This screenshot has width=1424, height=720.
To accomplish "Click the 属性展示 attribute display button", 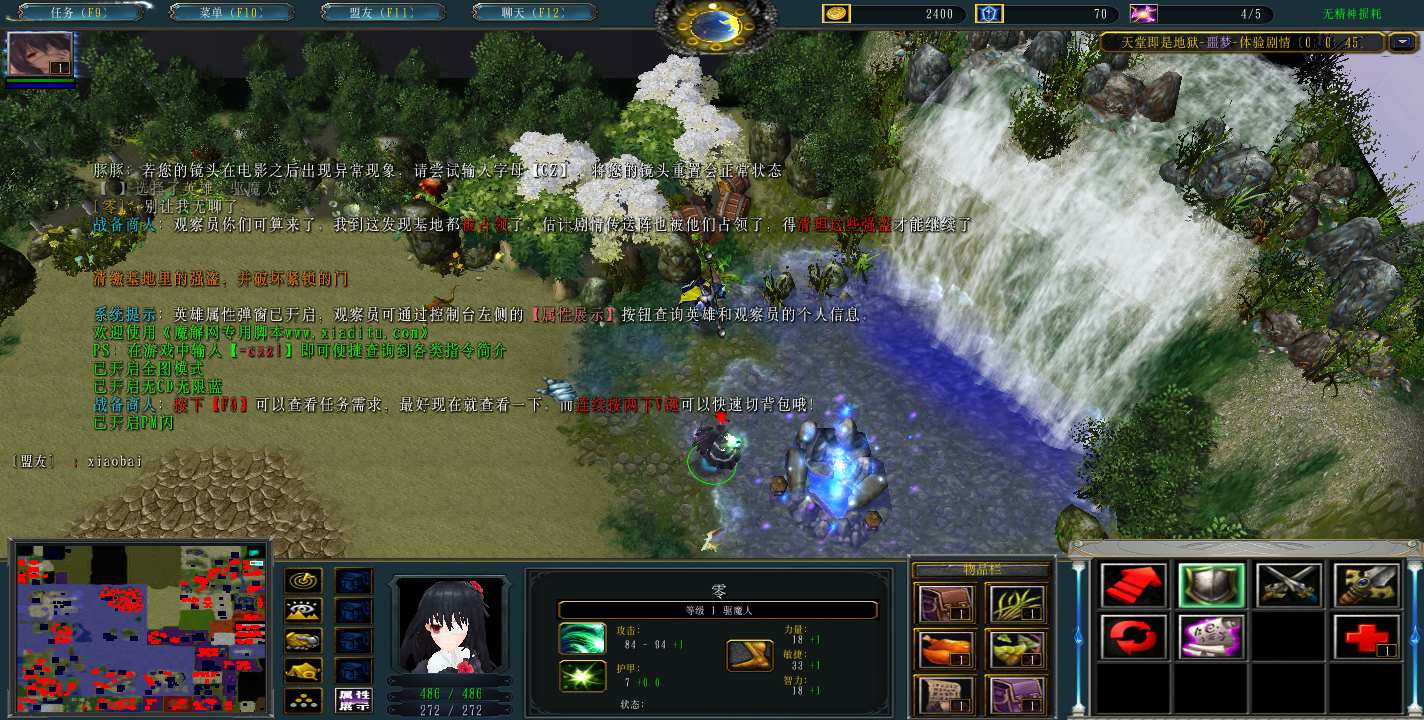I will pyautogui.click(x=354, y=700).
